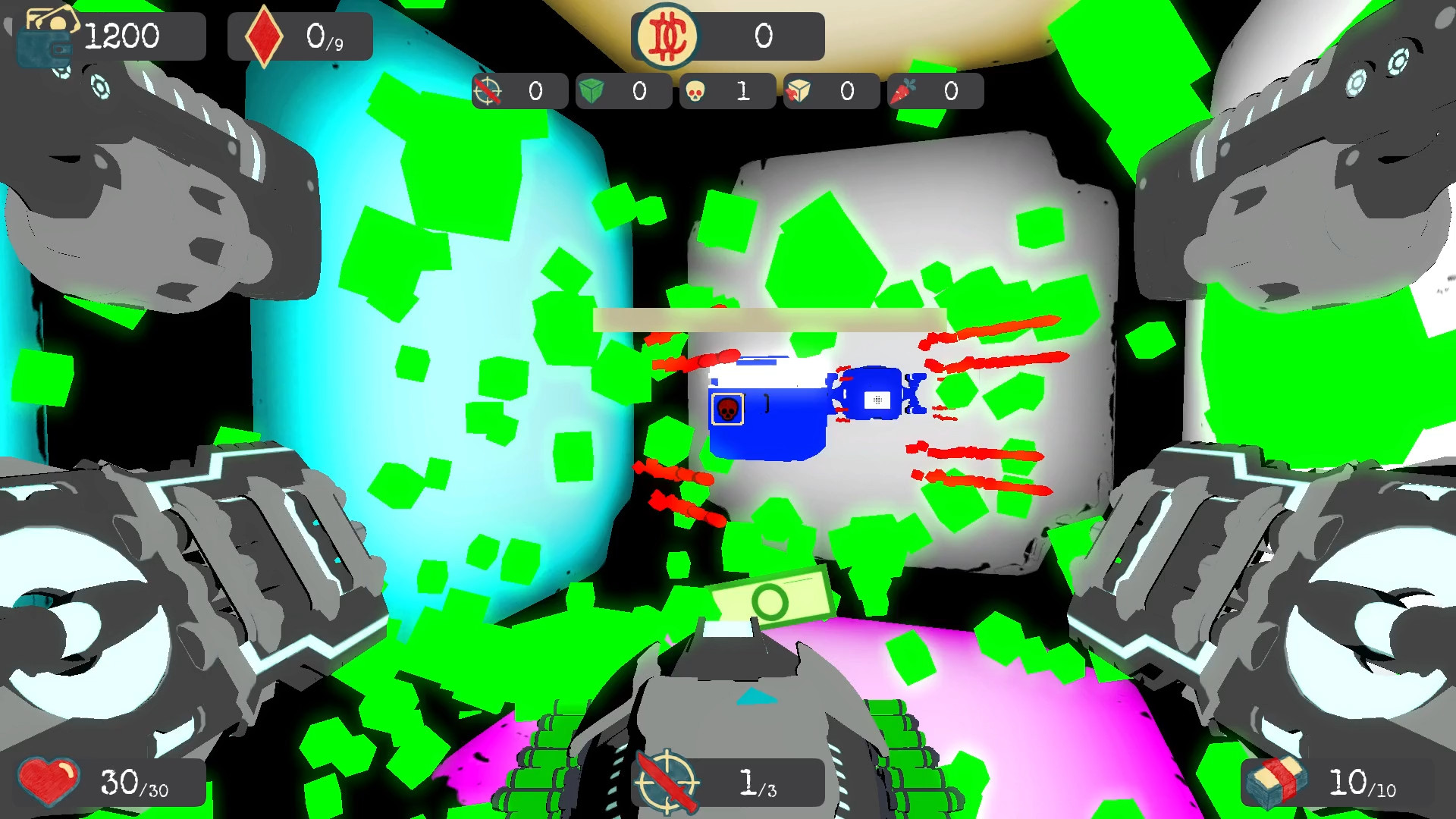Select the red diamond gem counter icon

click(x=265, y=33)
